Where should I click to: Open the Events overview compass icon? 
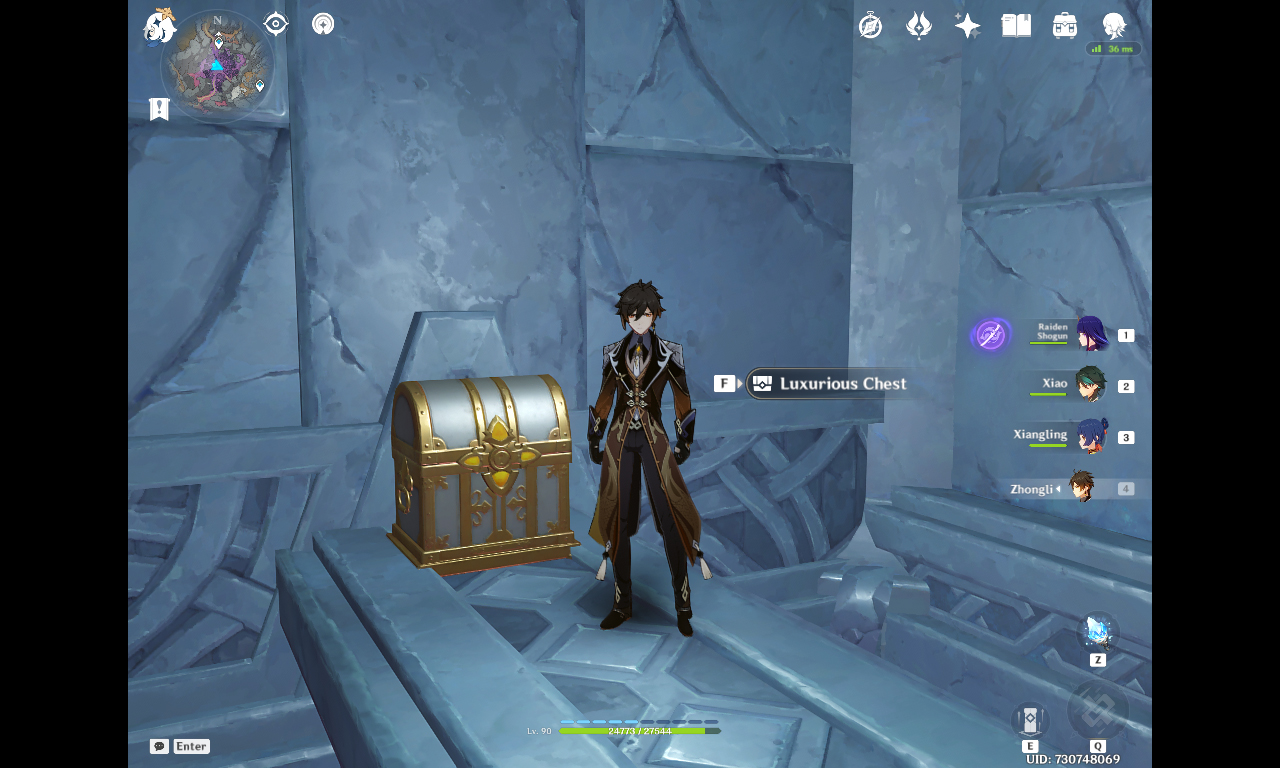tap(870, 24)
